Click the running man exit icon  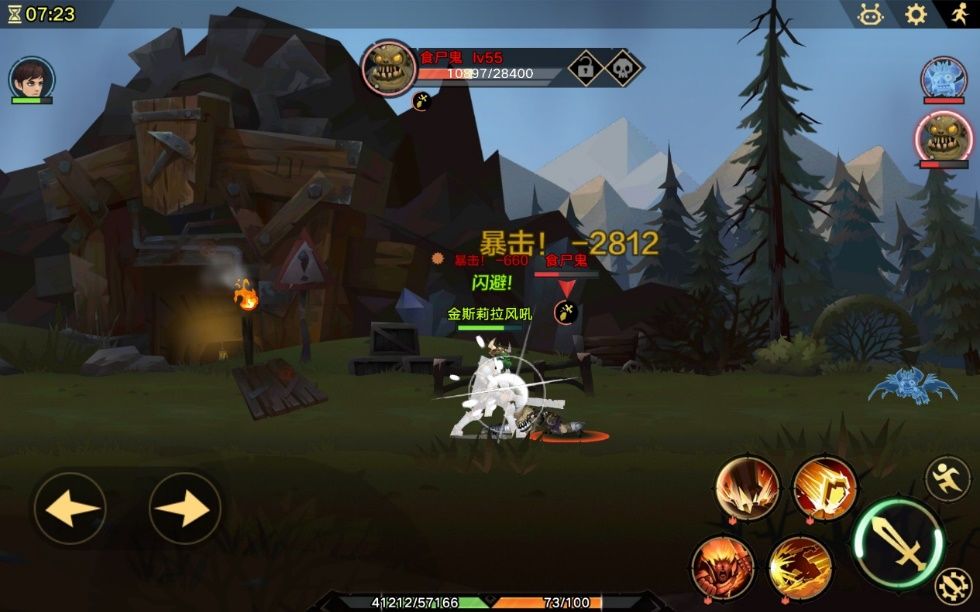coord(958,14)
